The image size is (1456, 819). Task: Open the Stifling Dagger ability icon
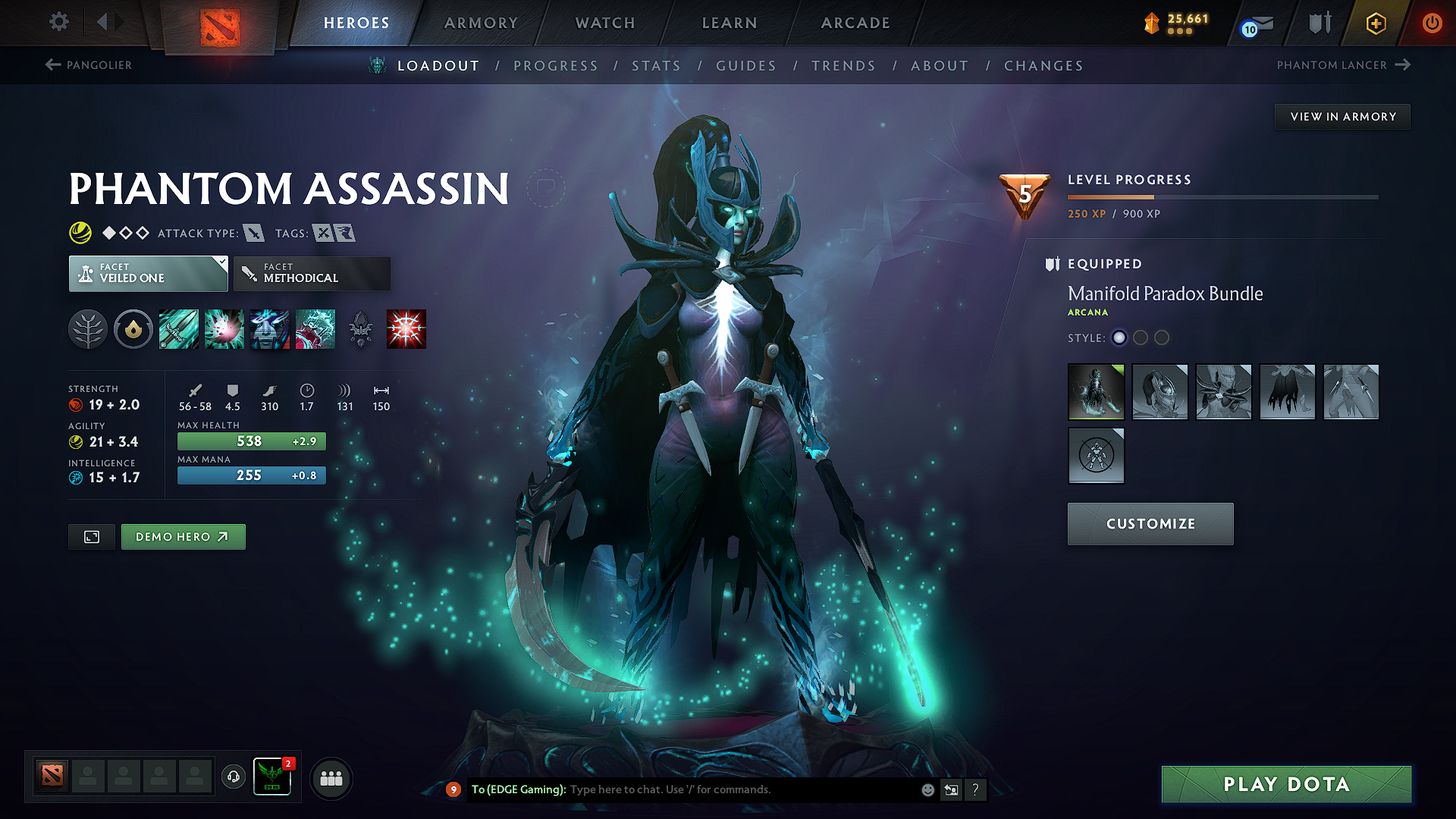coord(179,328)
